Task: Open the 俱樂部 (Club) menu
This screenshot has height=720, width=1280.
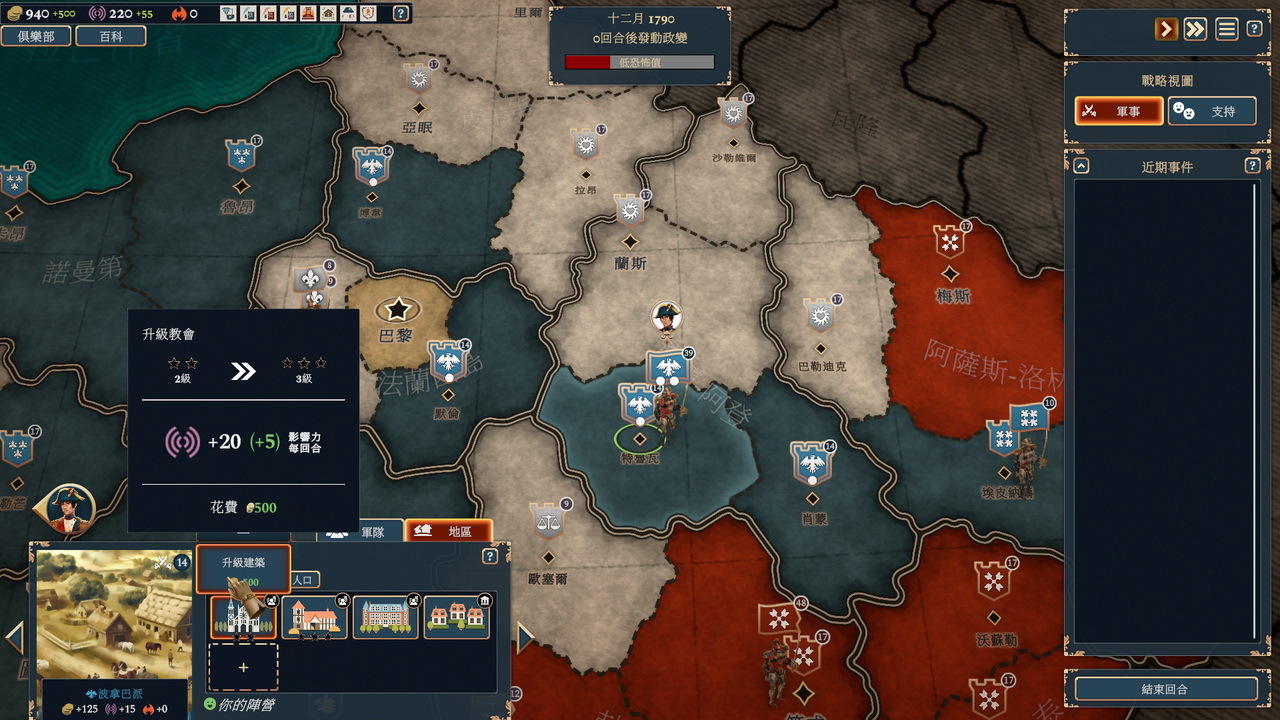Action: 35,36
